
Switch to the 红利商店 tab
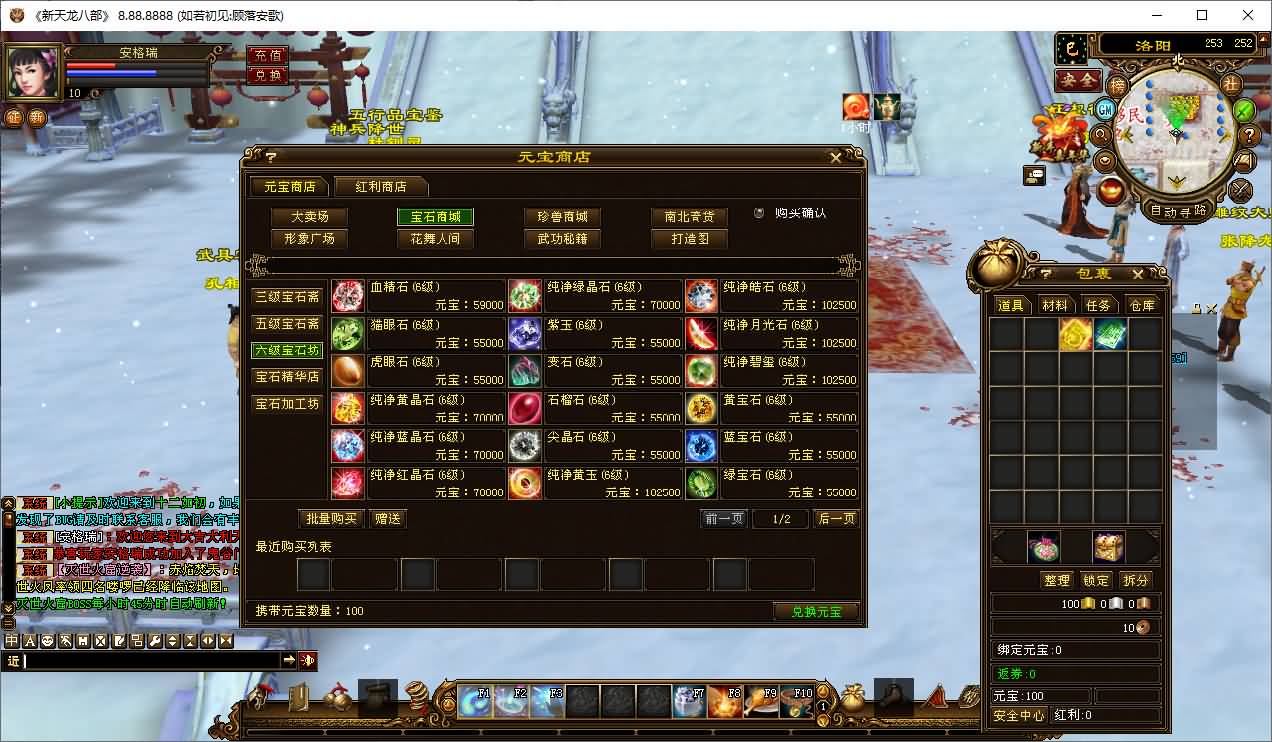[381, 187]
